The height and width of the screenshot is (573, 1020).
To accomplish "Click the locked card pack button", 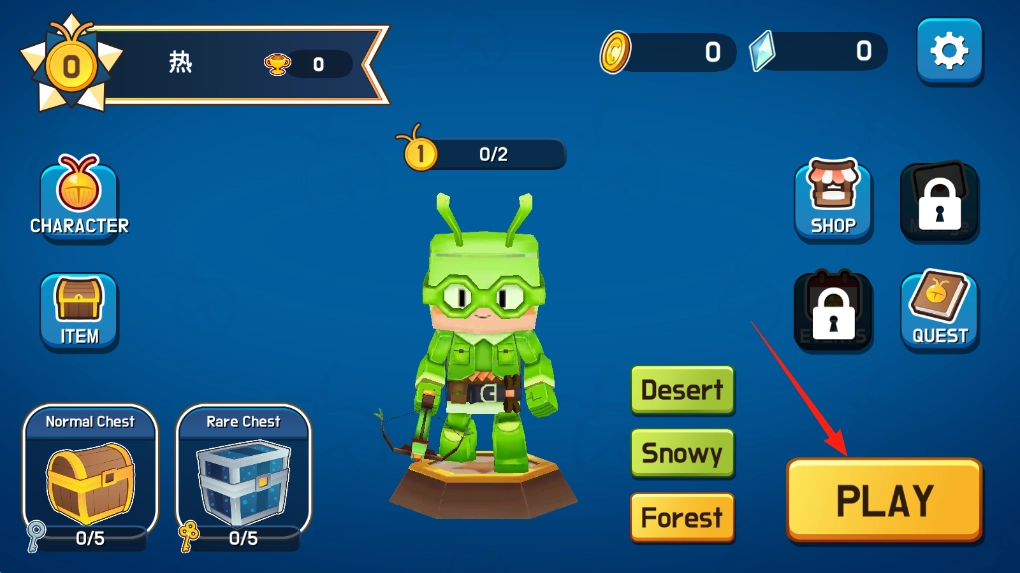I will tap(939, 200).
